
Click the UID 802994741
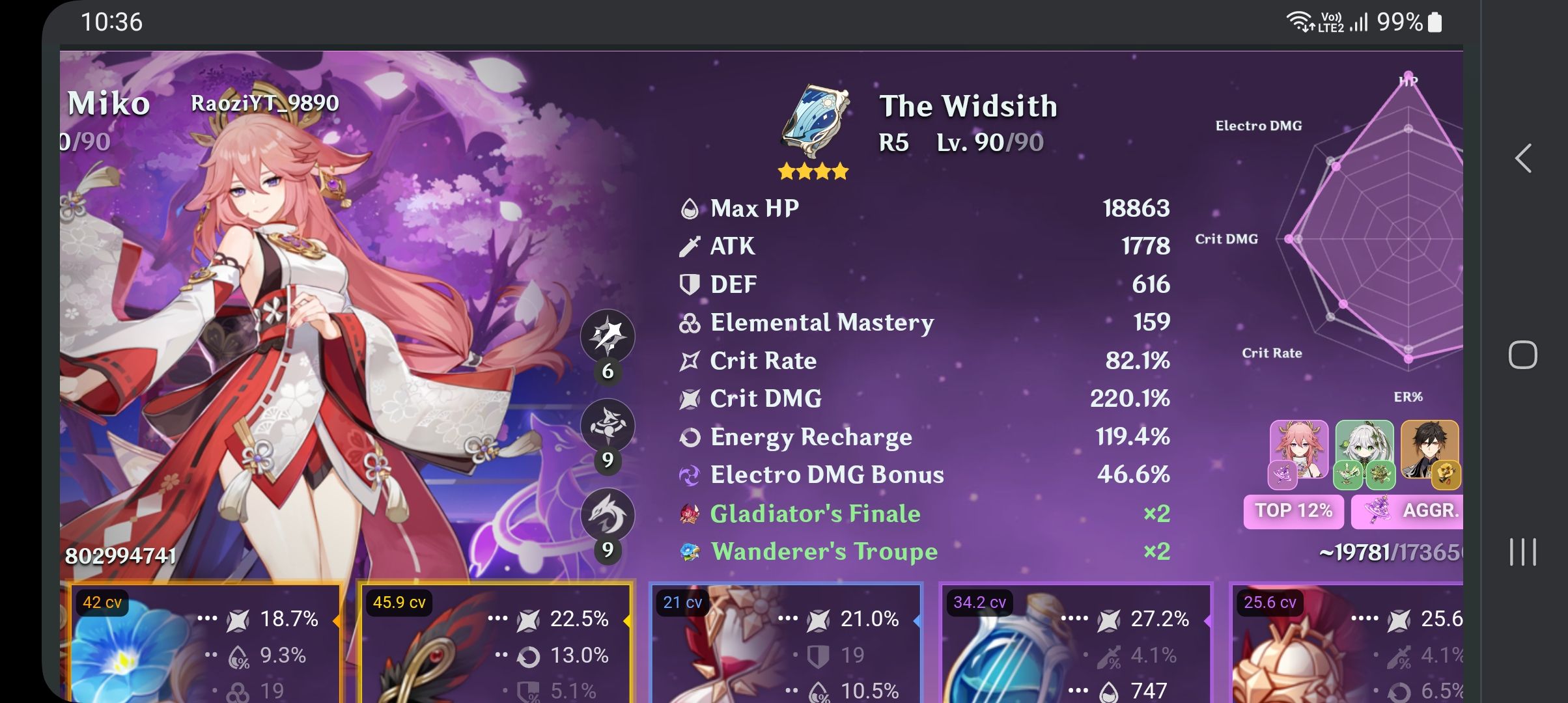pos(120,555)
